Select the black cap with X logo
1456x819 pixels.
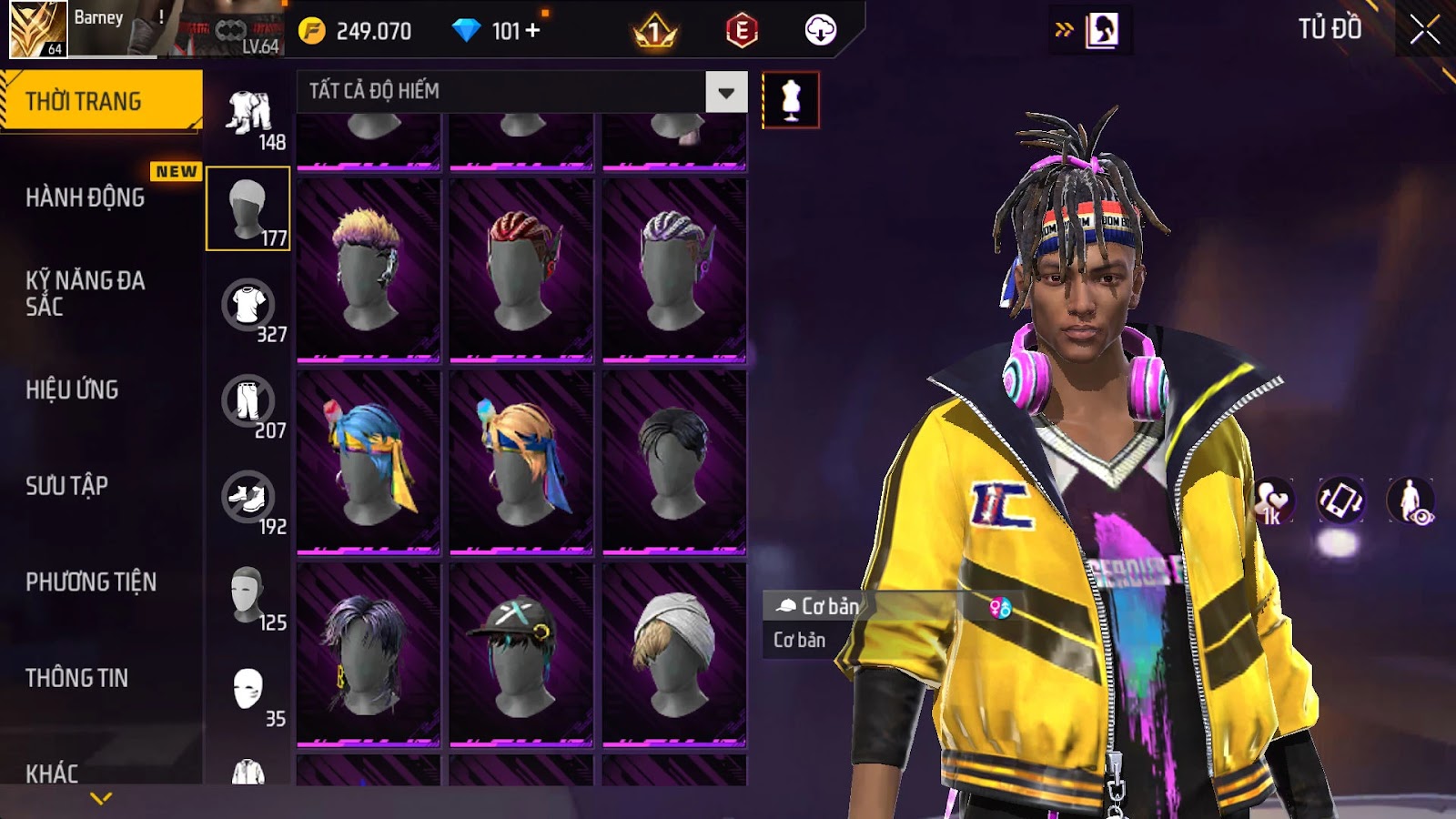(521, 653)
